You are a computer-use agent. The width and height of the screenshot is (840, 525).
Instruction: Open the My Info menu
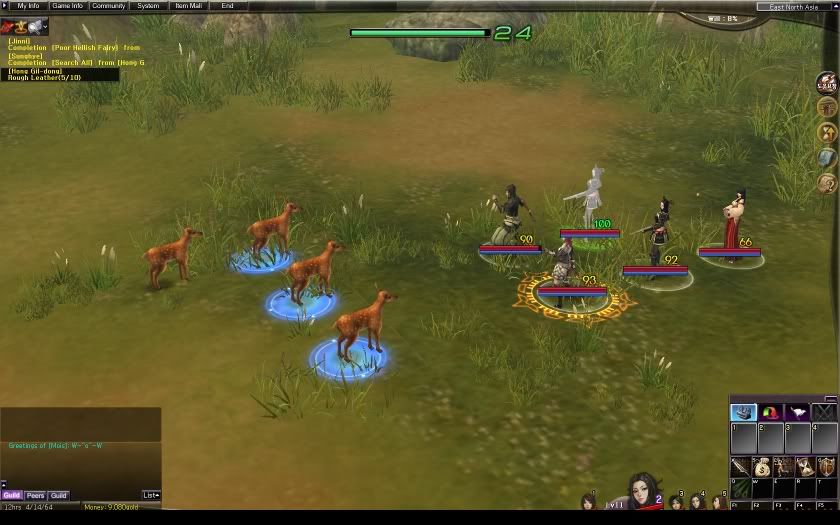pos(26,6)
